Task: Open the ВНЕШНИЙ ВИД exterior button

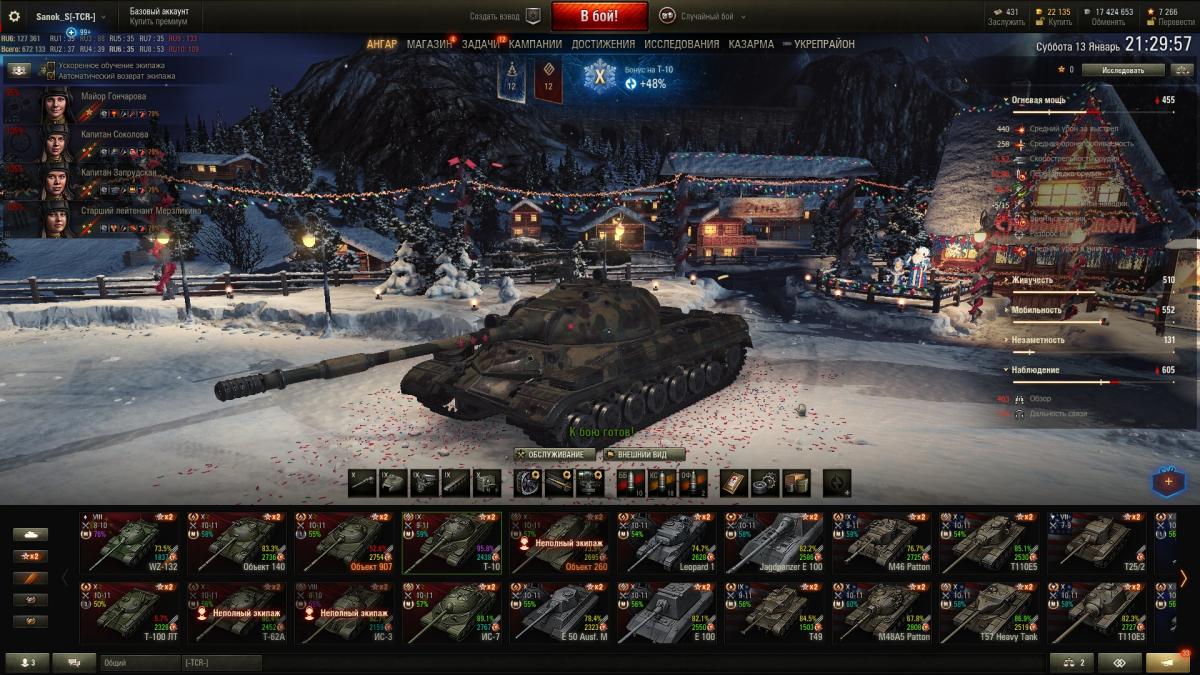Action: coord(643,454)
